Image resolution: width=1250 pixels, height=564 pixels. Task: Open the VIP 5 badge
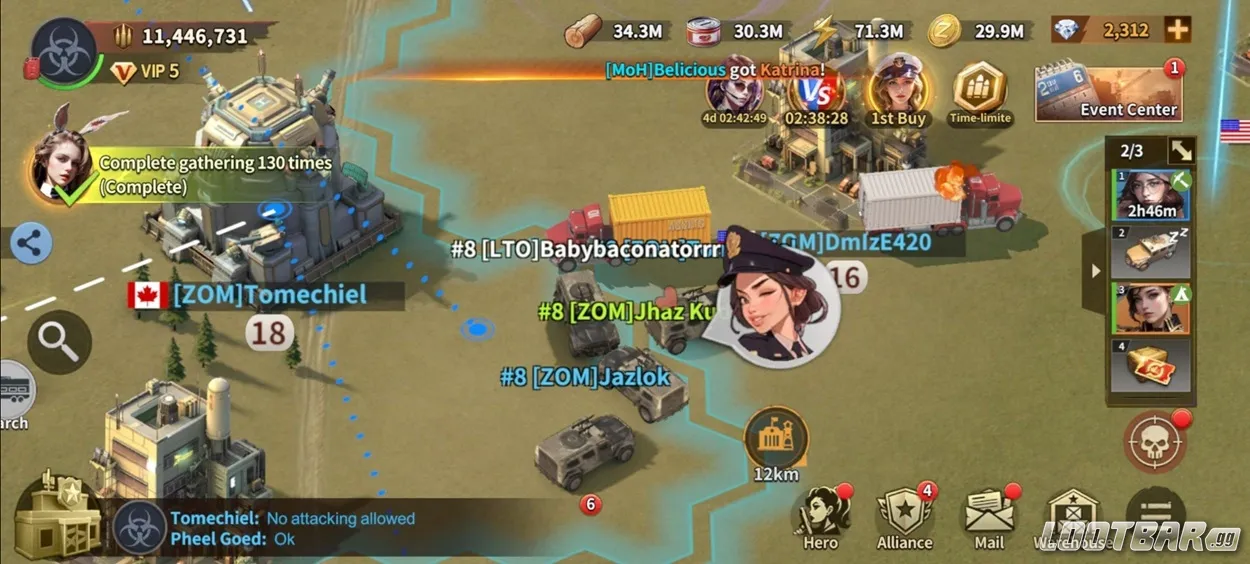coord(146,72)
